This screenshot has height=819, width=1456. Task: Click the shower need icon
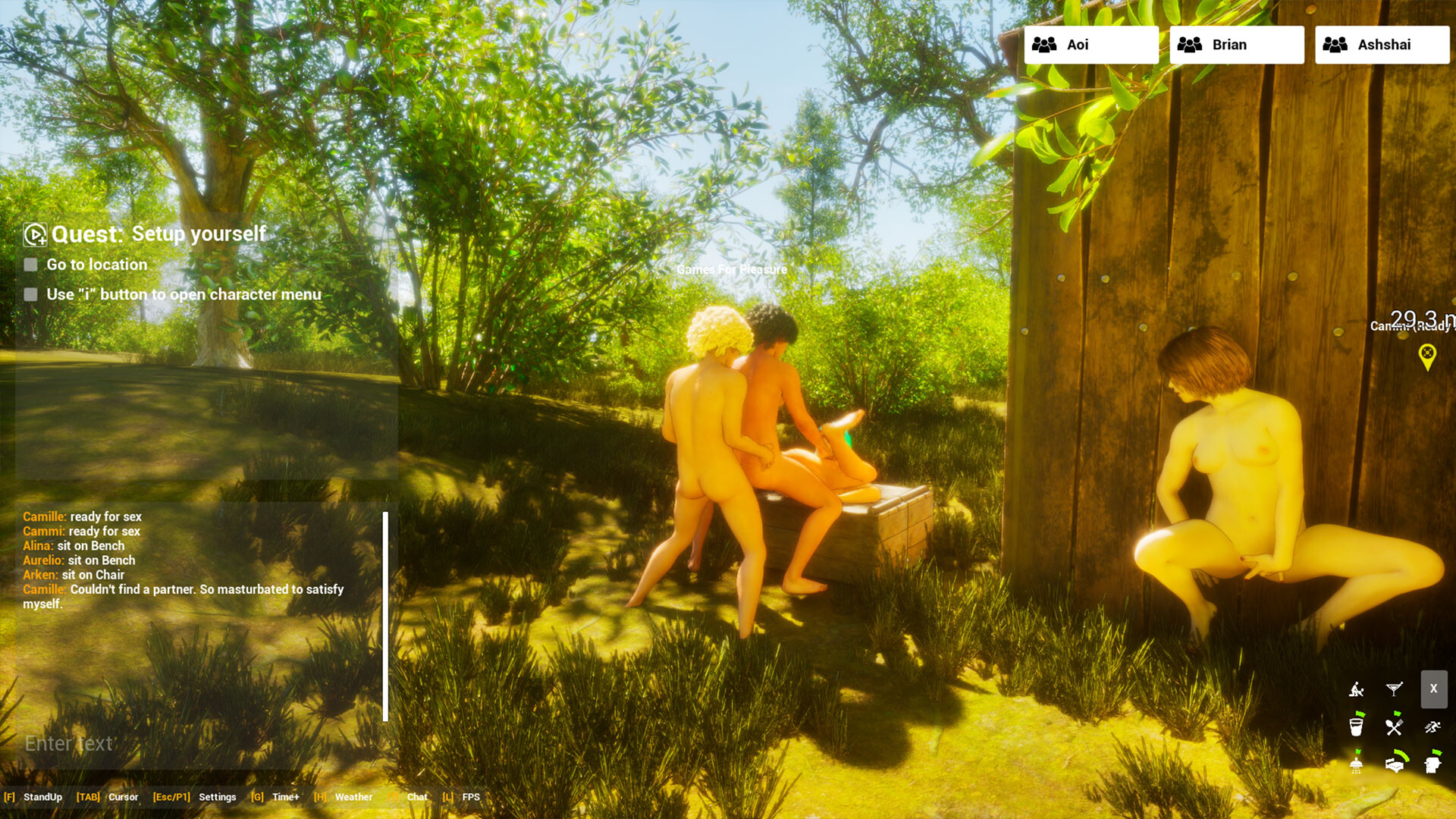[1356, 766]
